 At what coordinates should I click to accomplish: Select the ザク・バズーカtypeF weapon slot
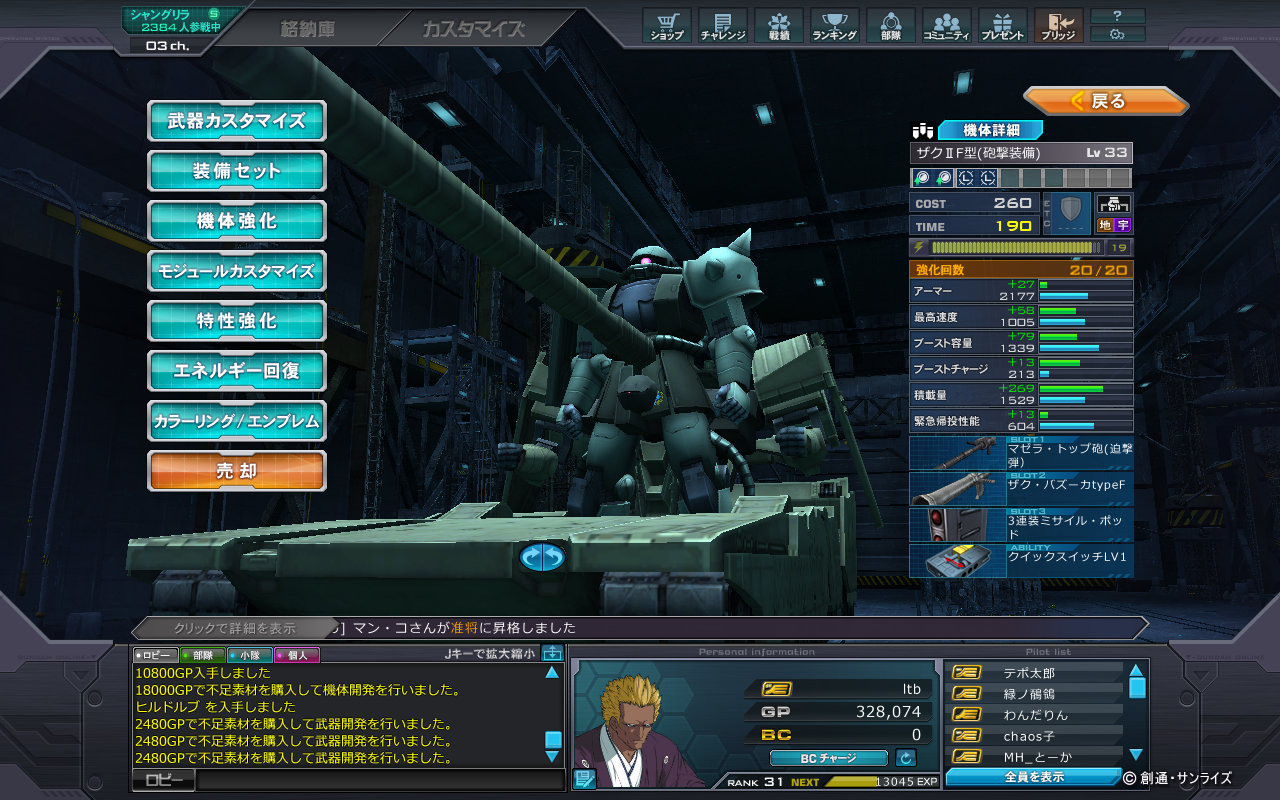point(1021,489)
